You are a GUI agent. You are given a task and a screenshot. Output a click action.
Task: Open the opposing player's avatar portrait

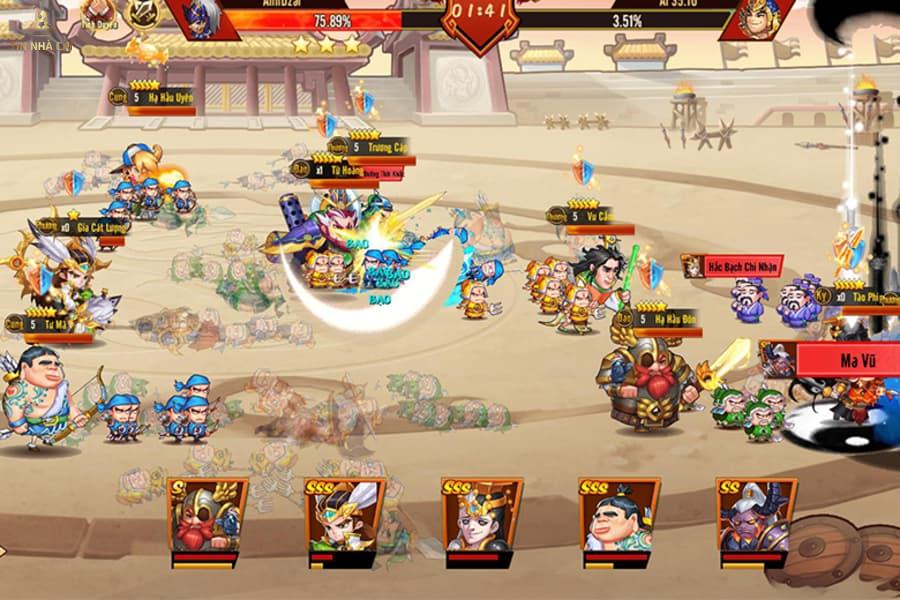click(757, 18)
